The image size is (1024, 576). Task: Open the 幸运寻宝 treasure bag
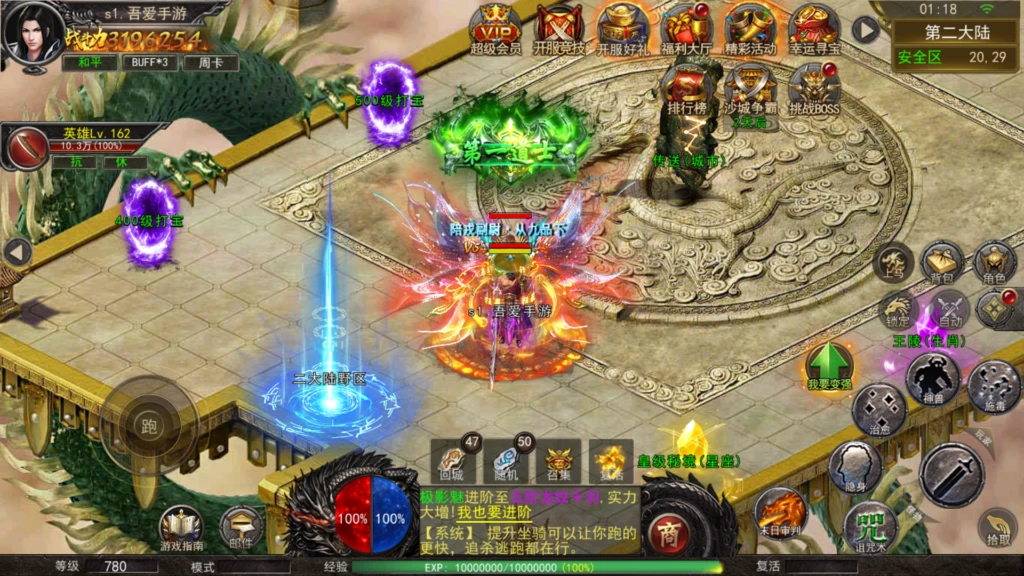(x=814, y=26)
